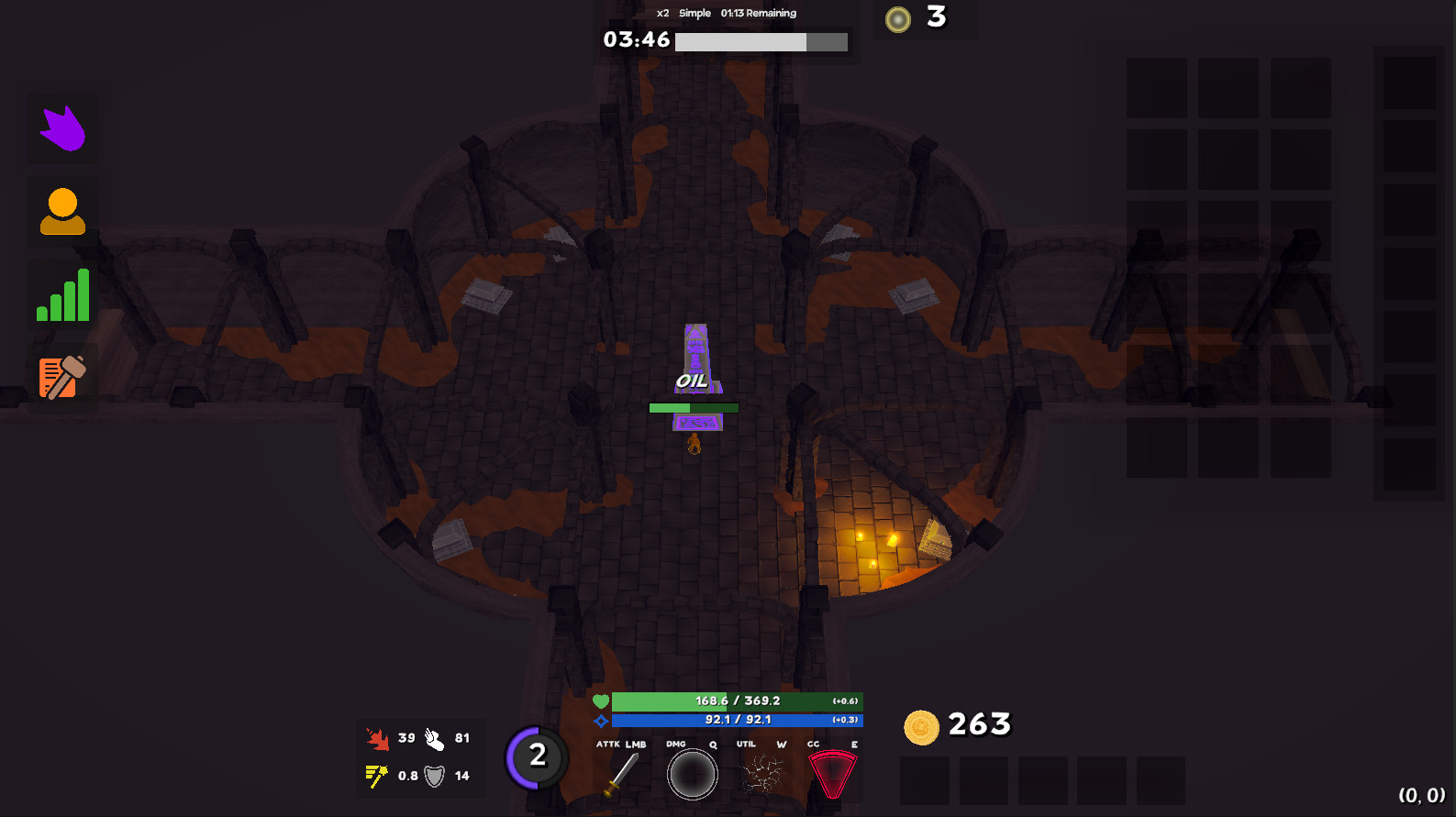
Task: Open the orange character profile panel
Action: (62, 210)
